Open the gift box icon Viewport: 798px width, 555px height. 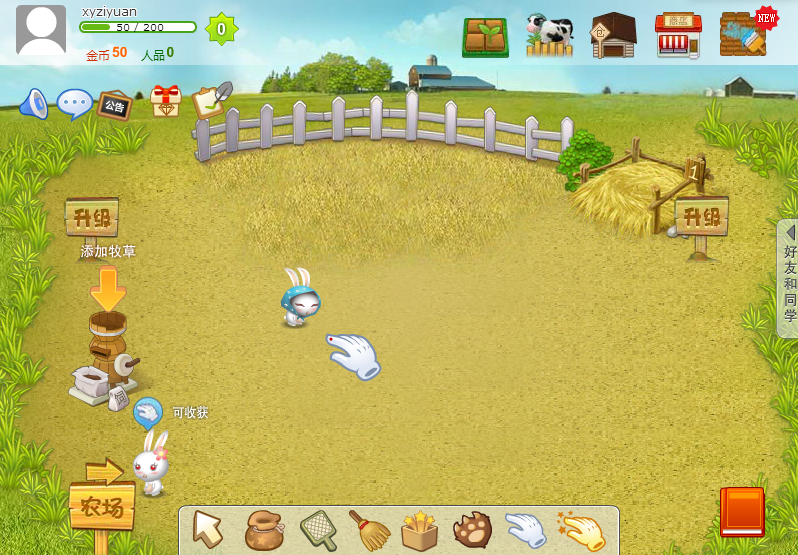[x=165, y=102]
